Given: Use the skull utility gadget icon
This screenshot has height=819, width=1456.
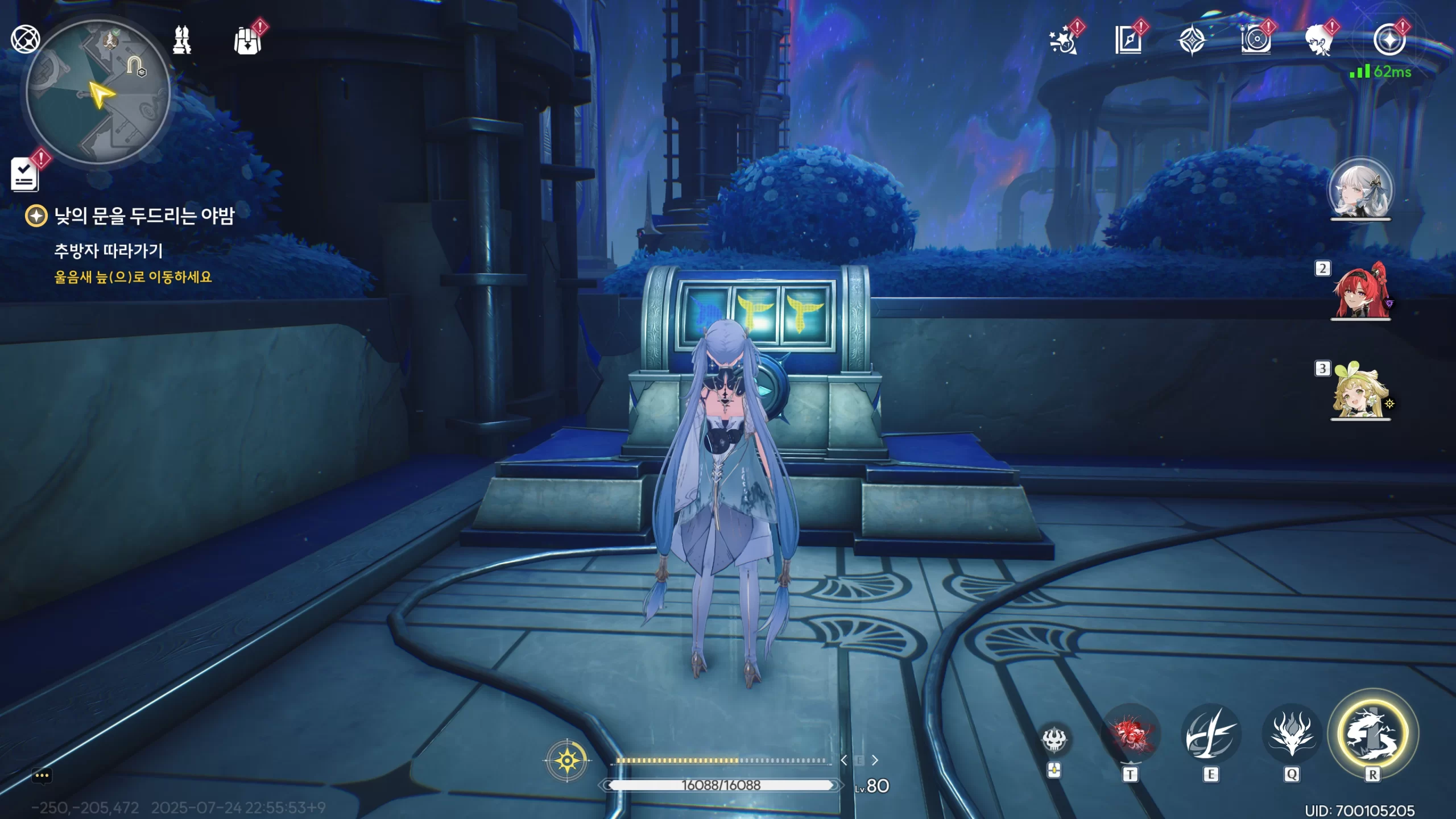Looking at the screenshot, I should pos(1054,740).
